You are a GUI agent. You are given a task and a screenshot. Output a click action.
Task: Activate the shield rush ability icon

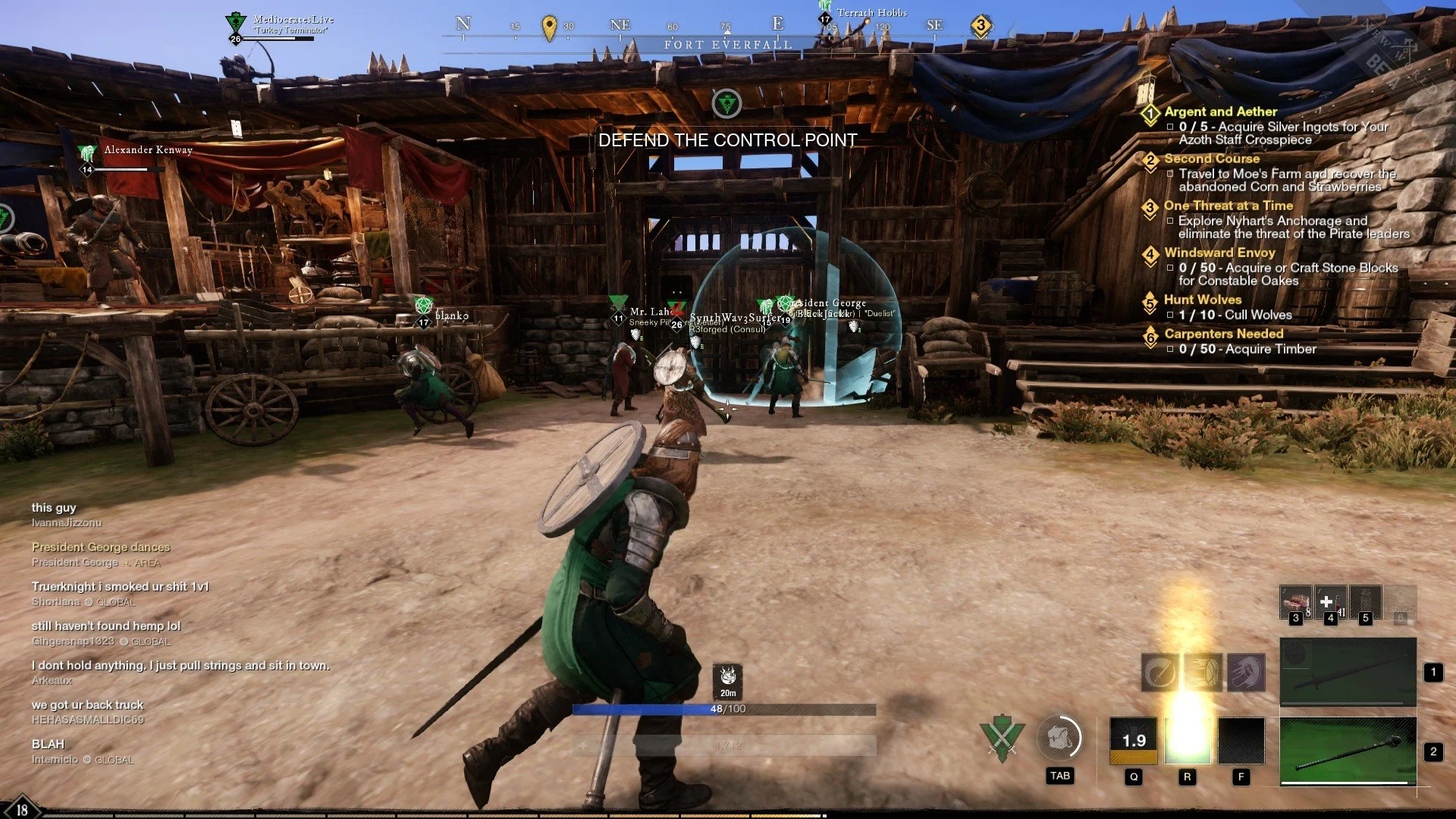[1203, 672]
